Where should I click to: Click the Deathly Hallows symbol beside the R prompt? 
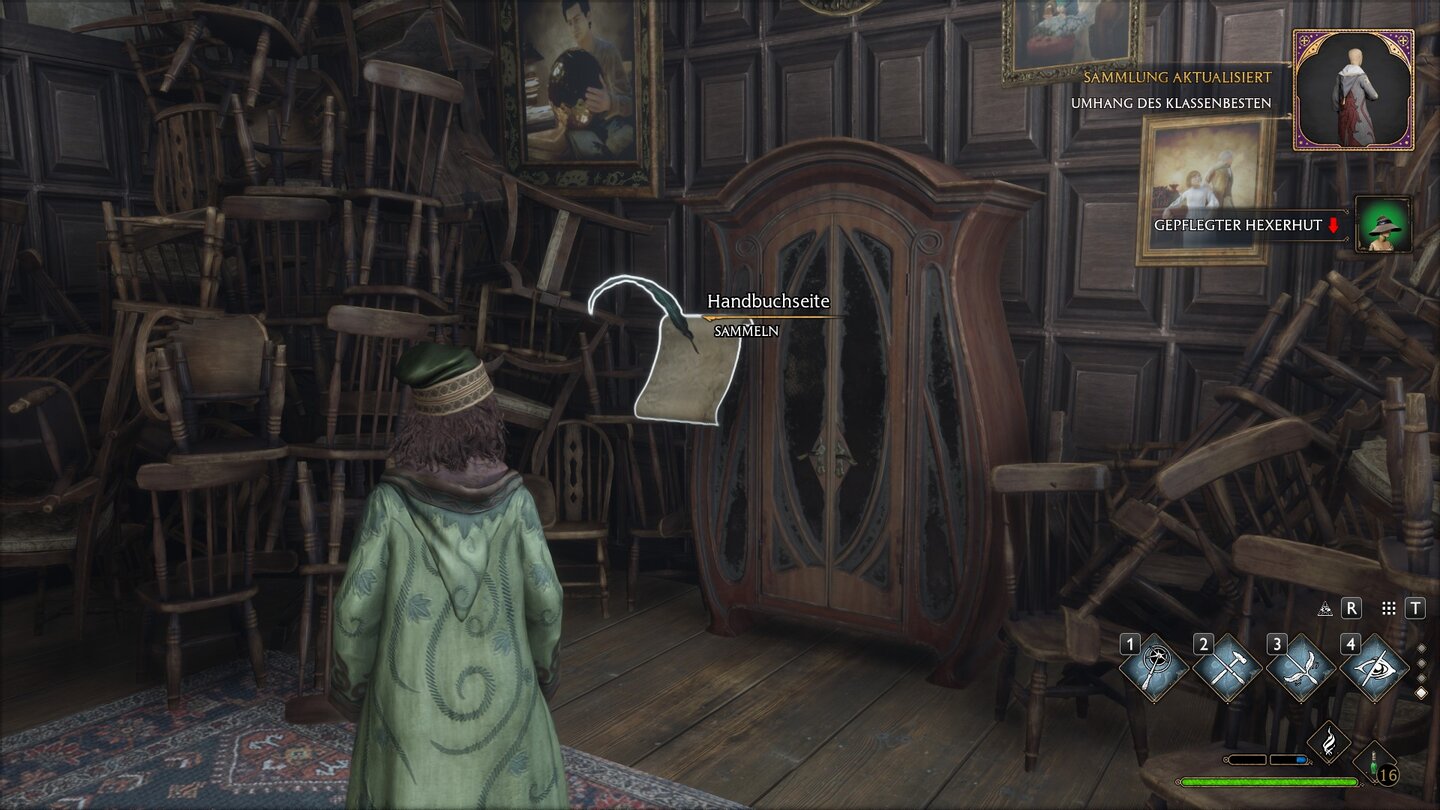click(x=1326, y=608)
